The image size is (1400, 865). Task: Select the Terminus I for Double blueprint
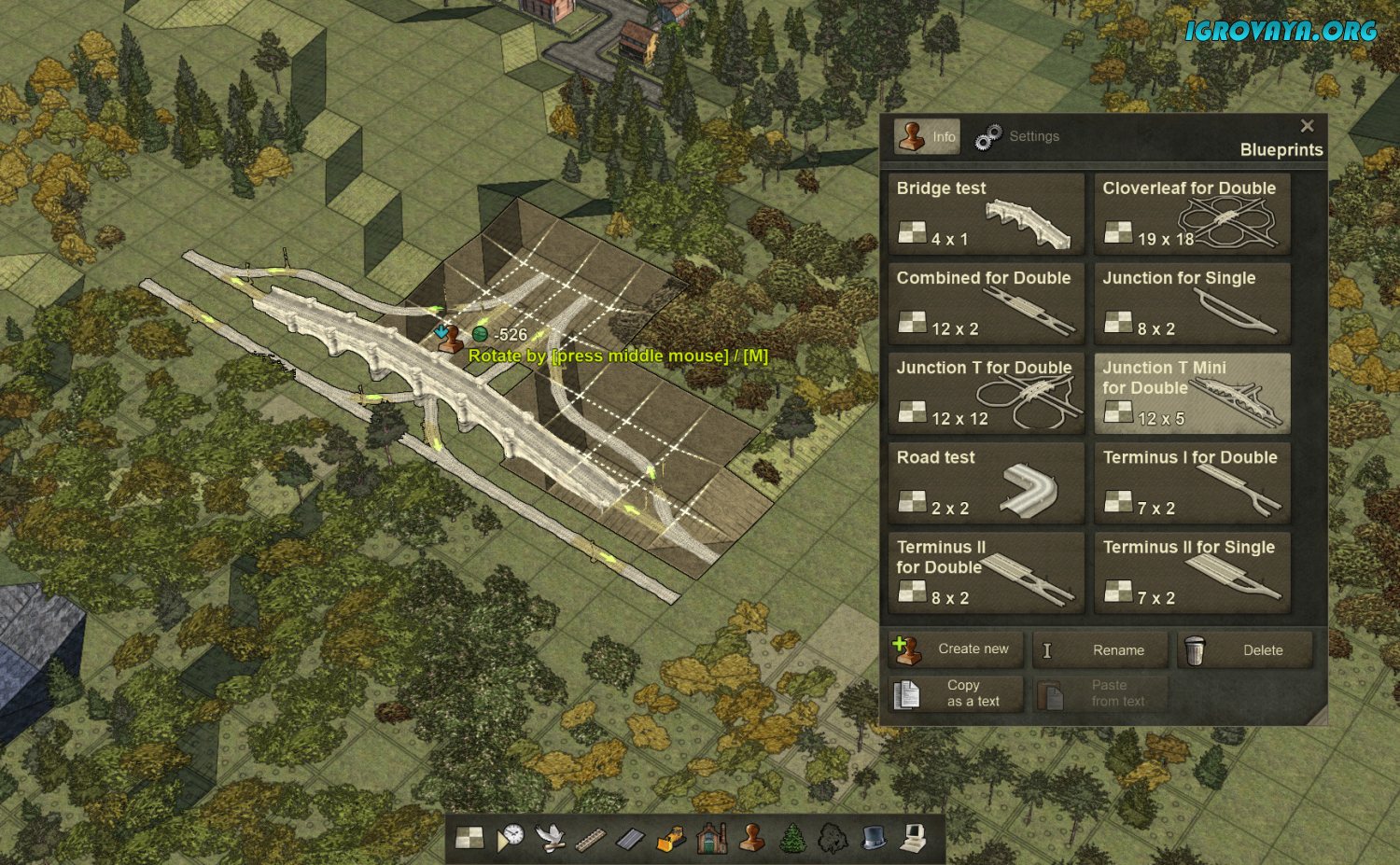[1192, 482]
